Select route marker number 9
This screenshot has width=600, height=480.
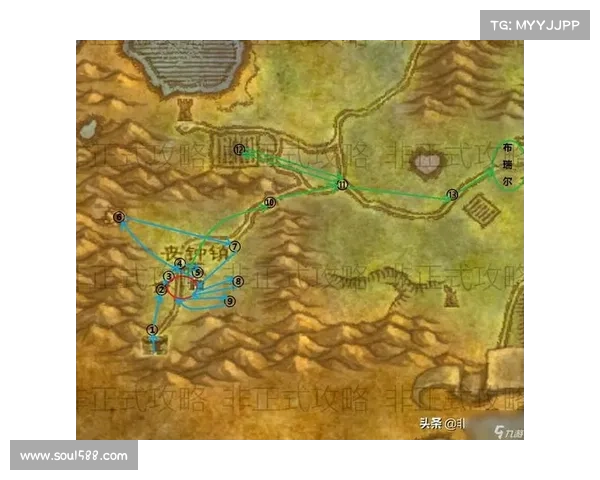[229, 301]
